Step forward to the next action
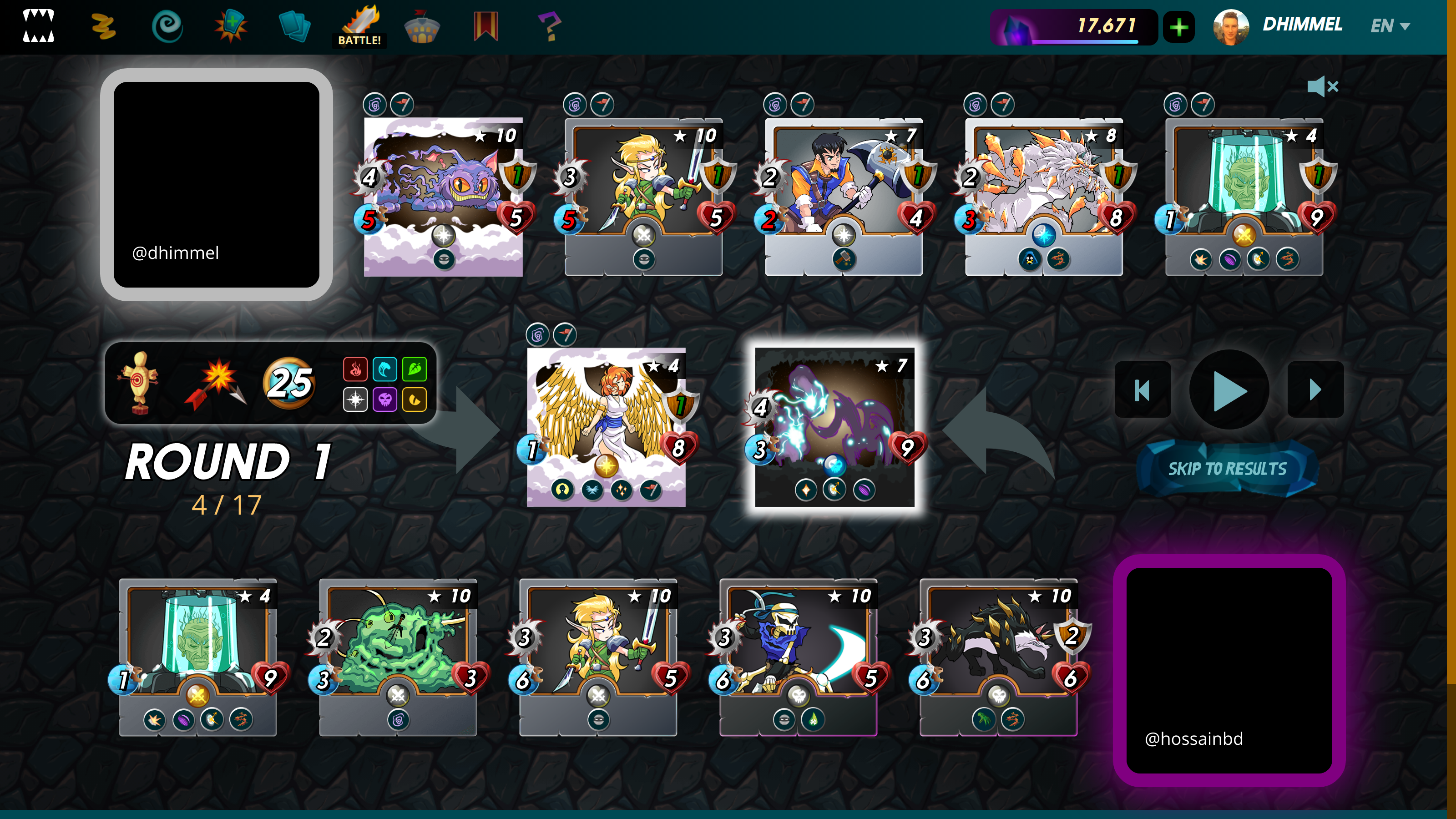The width and height of the screenshot is (1456, 819). point(1314,390)
